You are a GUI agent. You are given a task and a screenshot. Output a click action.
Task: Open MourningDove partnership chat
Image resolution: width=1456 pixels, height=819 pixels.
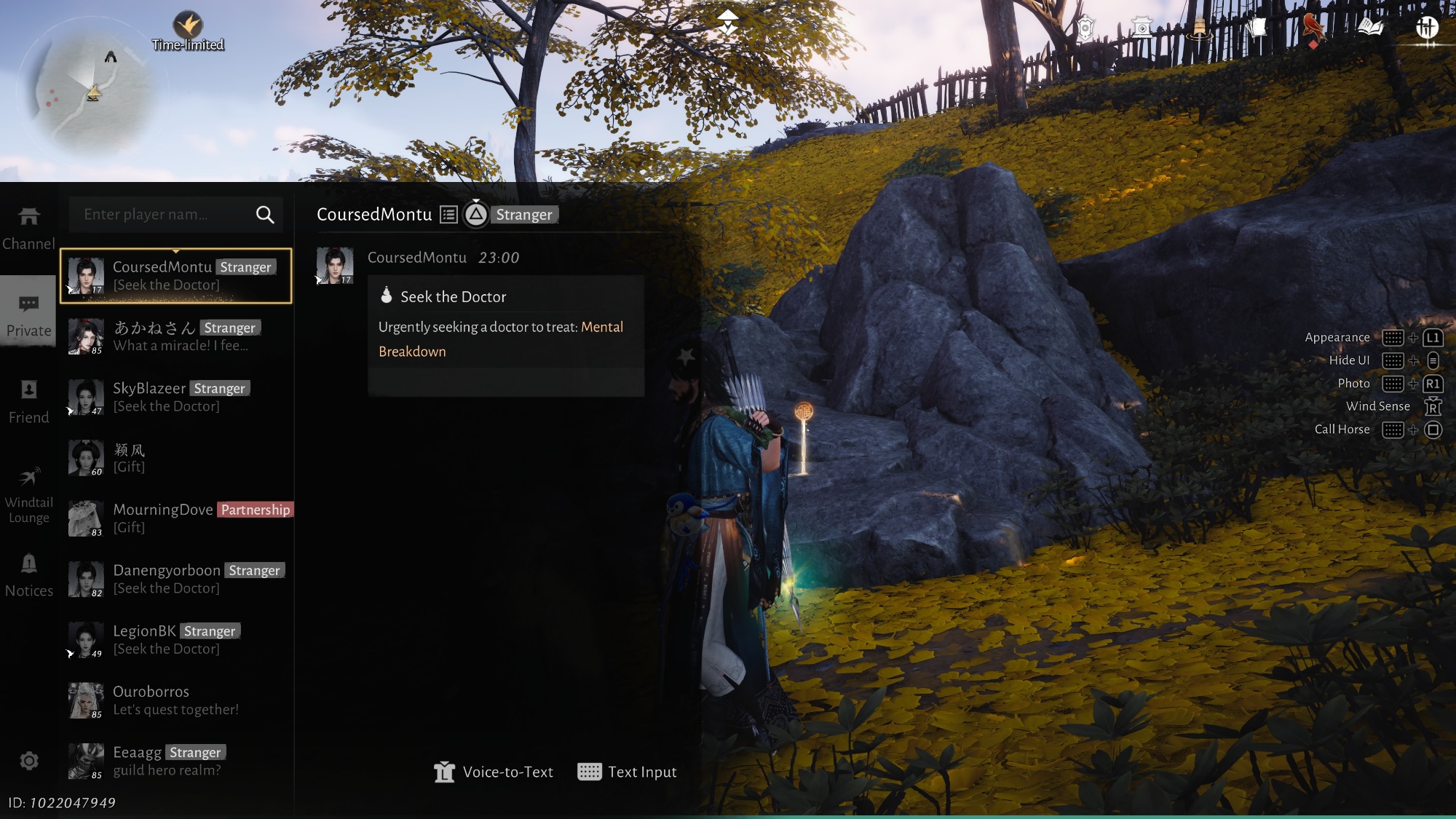pyautogui.click(x=176, y=518)
